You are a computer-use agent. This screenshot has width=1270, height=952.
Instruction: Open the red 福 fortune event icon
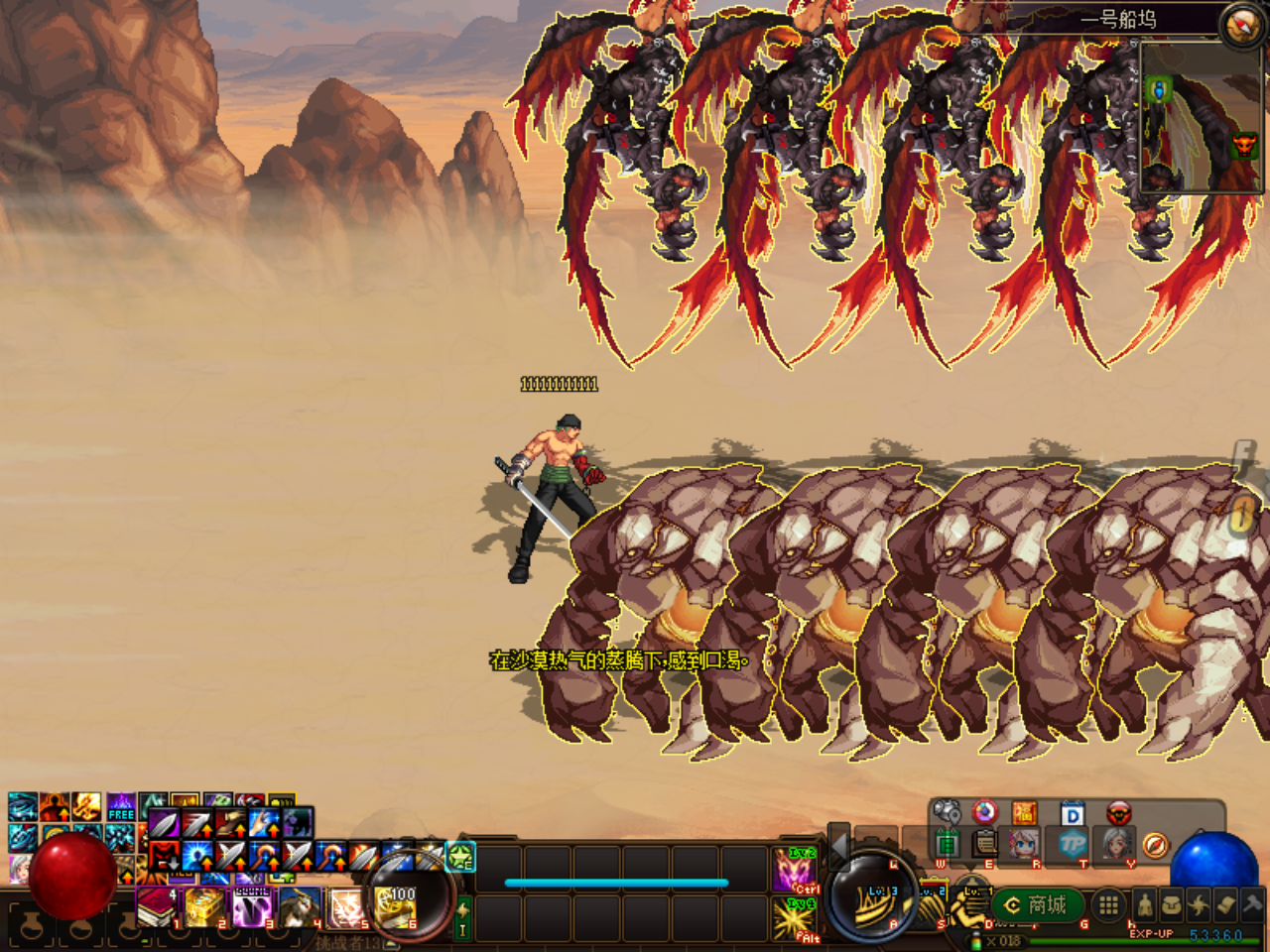[1024, 814]
